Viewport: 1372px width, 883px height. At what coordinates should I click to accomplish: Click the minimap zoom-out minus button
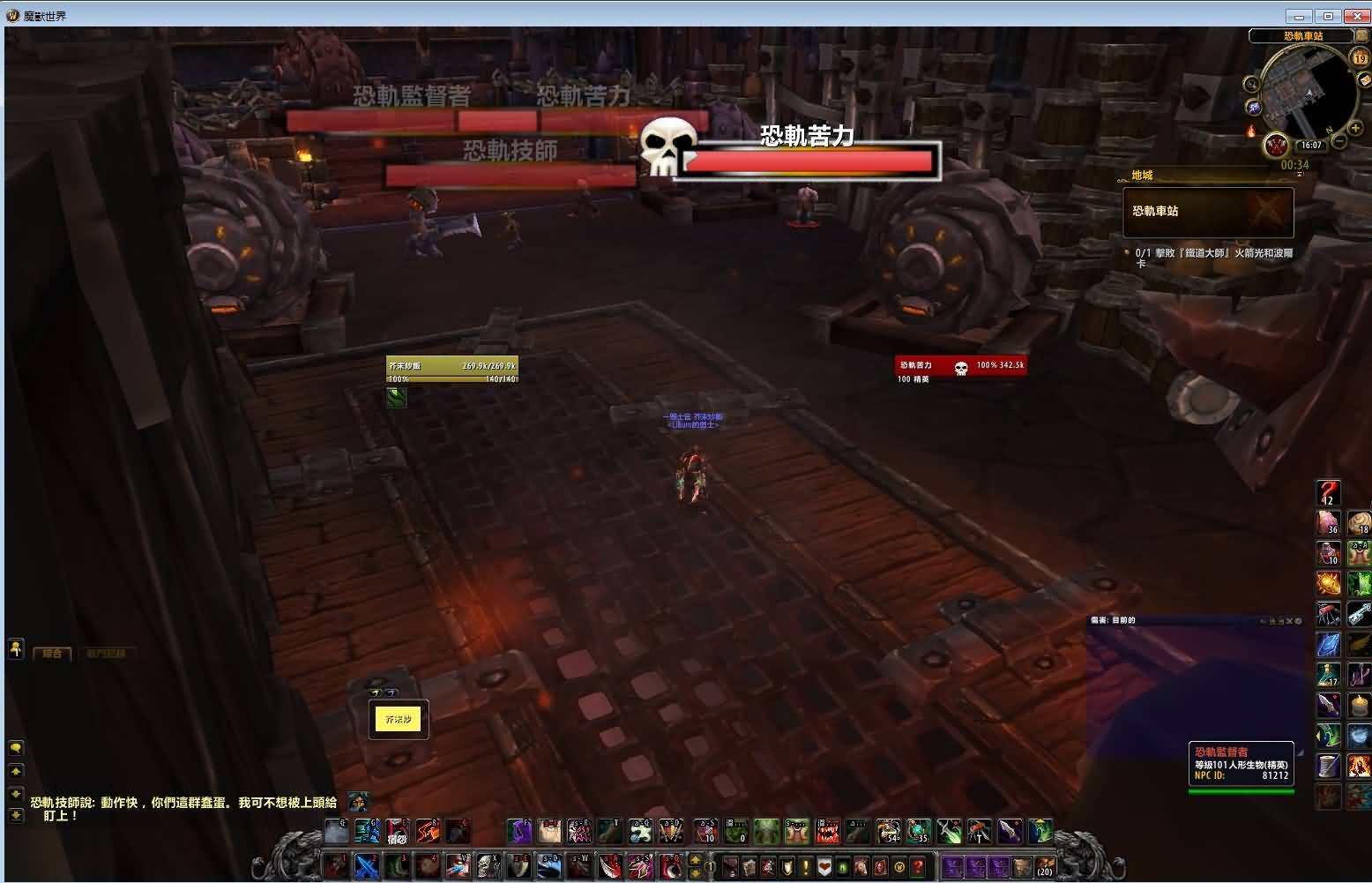tap(1338, 142)
